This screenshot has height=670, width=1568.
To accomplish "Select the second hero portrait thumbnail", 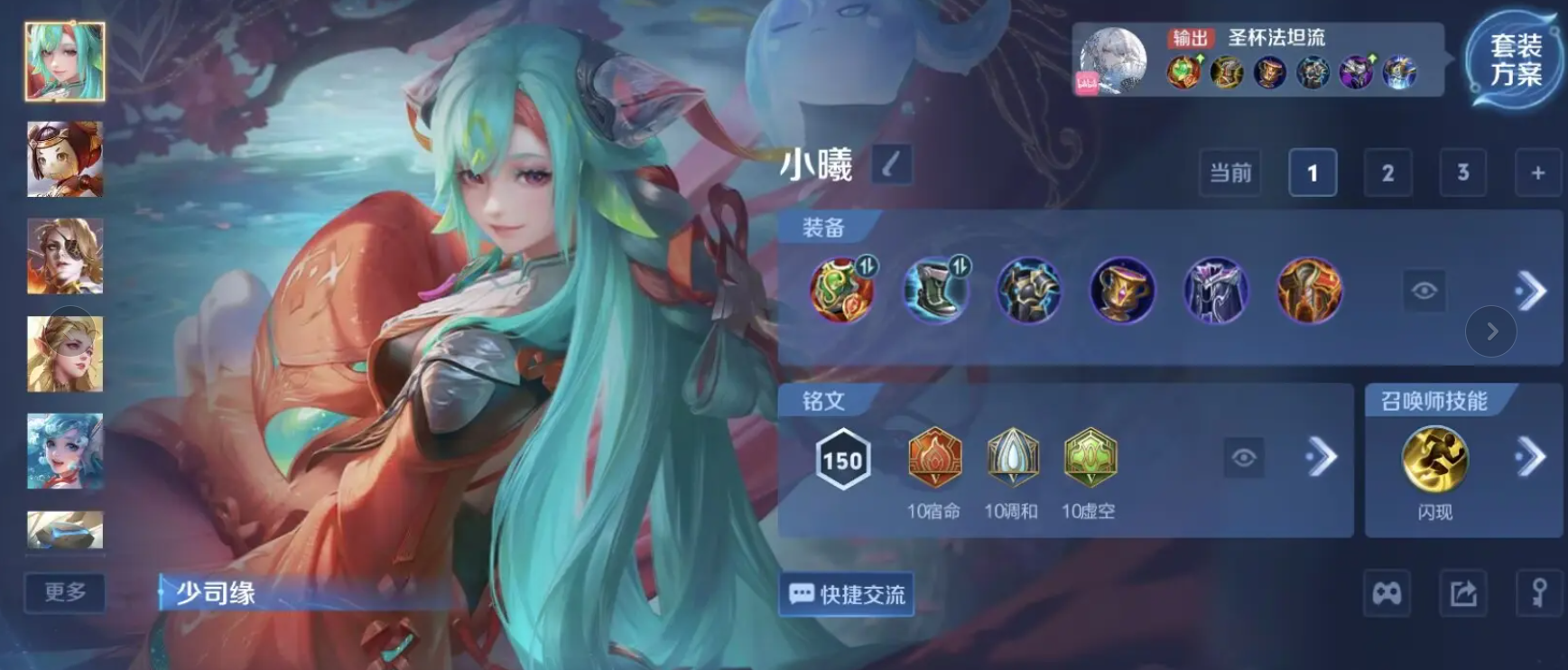I will pyautogui.click(x=63, y=160).
